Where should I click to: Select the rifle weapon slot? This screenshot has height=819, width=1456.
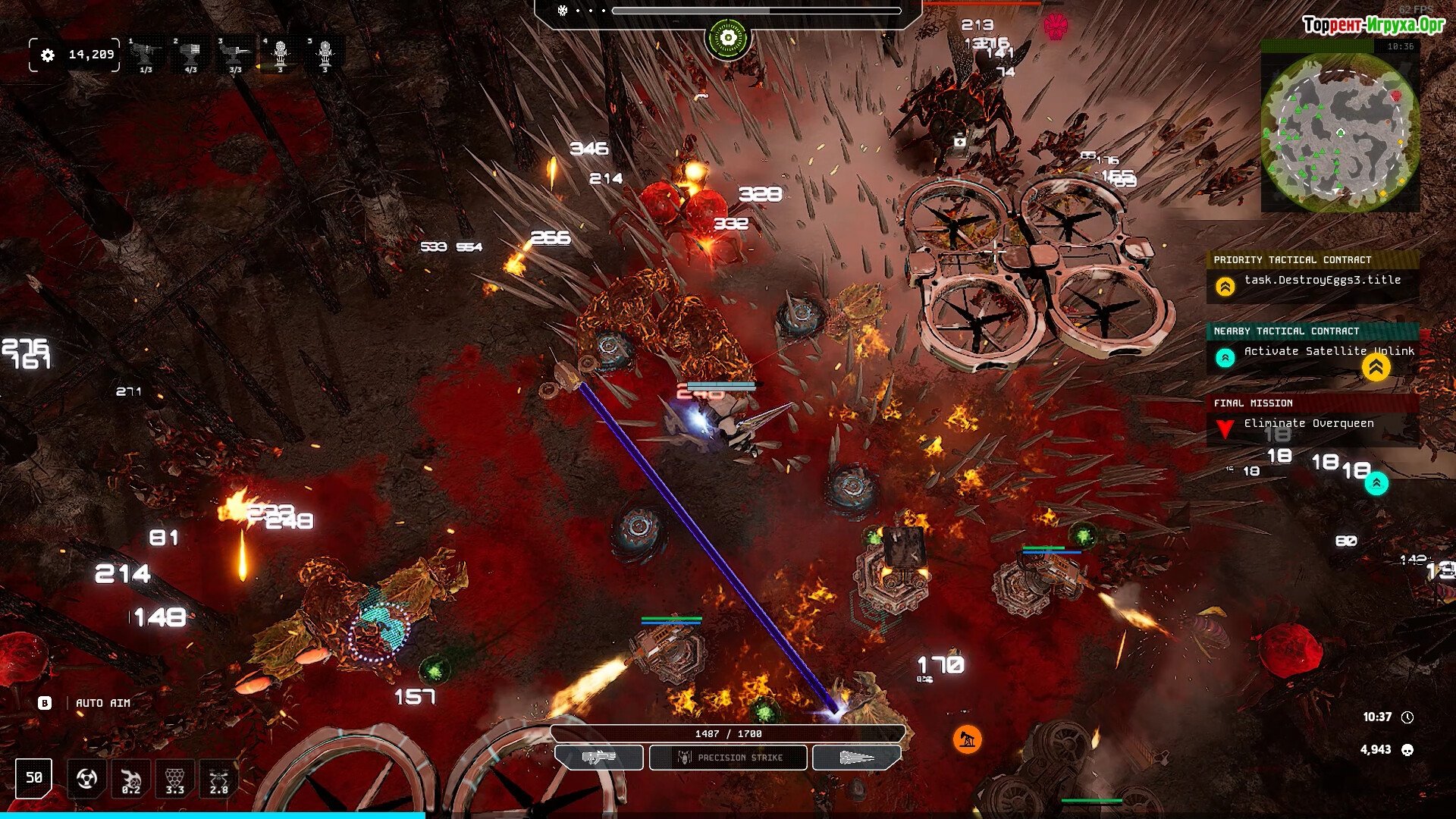(x=599, y=758)
